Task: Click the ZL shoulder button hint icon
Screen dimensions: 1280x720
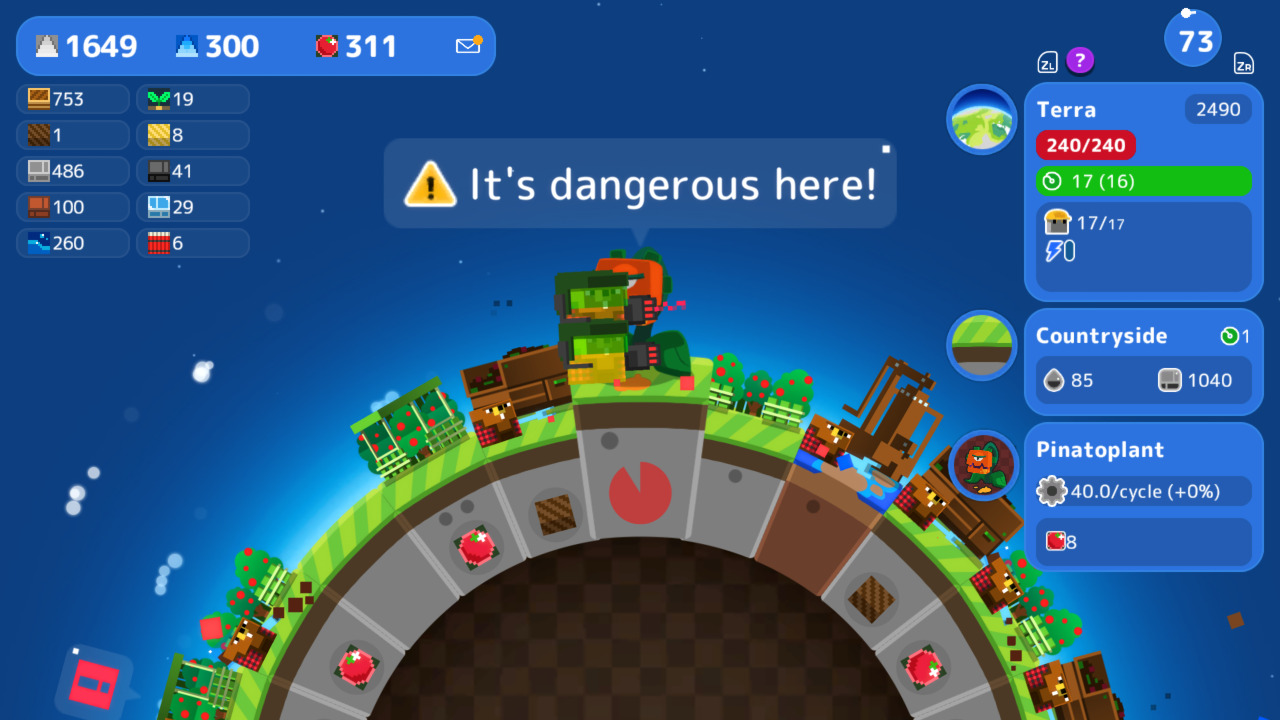Action: pos(1049,61)
